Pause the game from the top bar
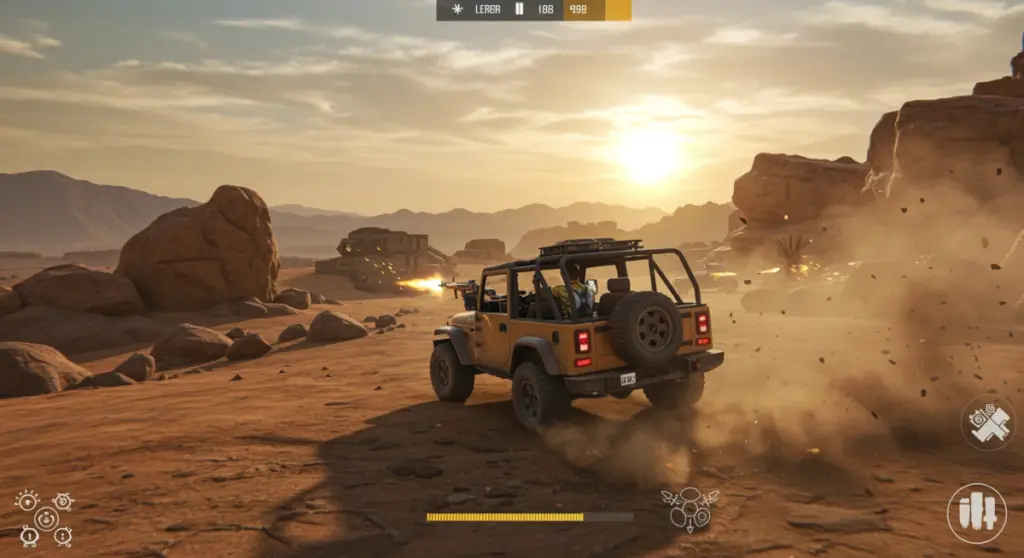The width and height of the screenshot is (1024, 558). [519, 9]
